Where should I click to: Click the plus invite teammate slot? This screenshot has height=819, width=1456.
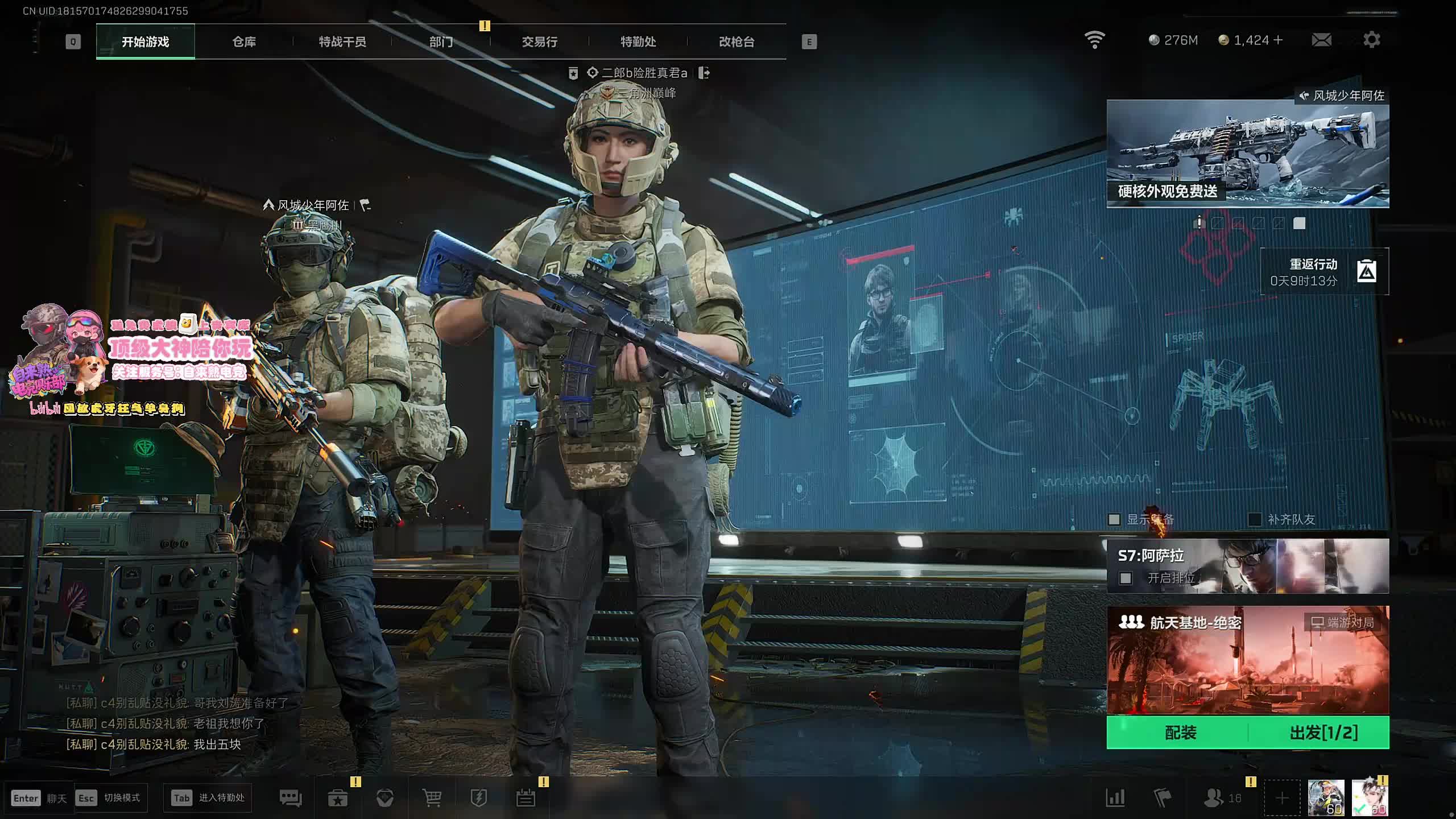1282,798
